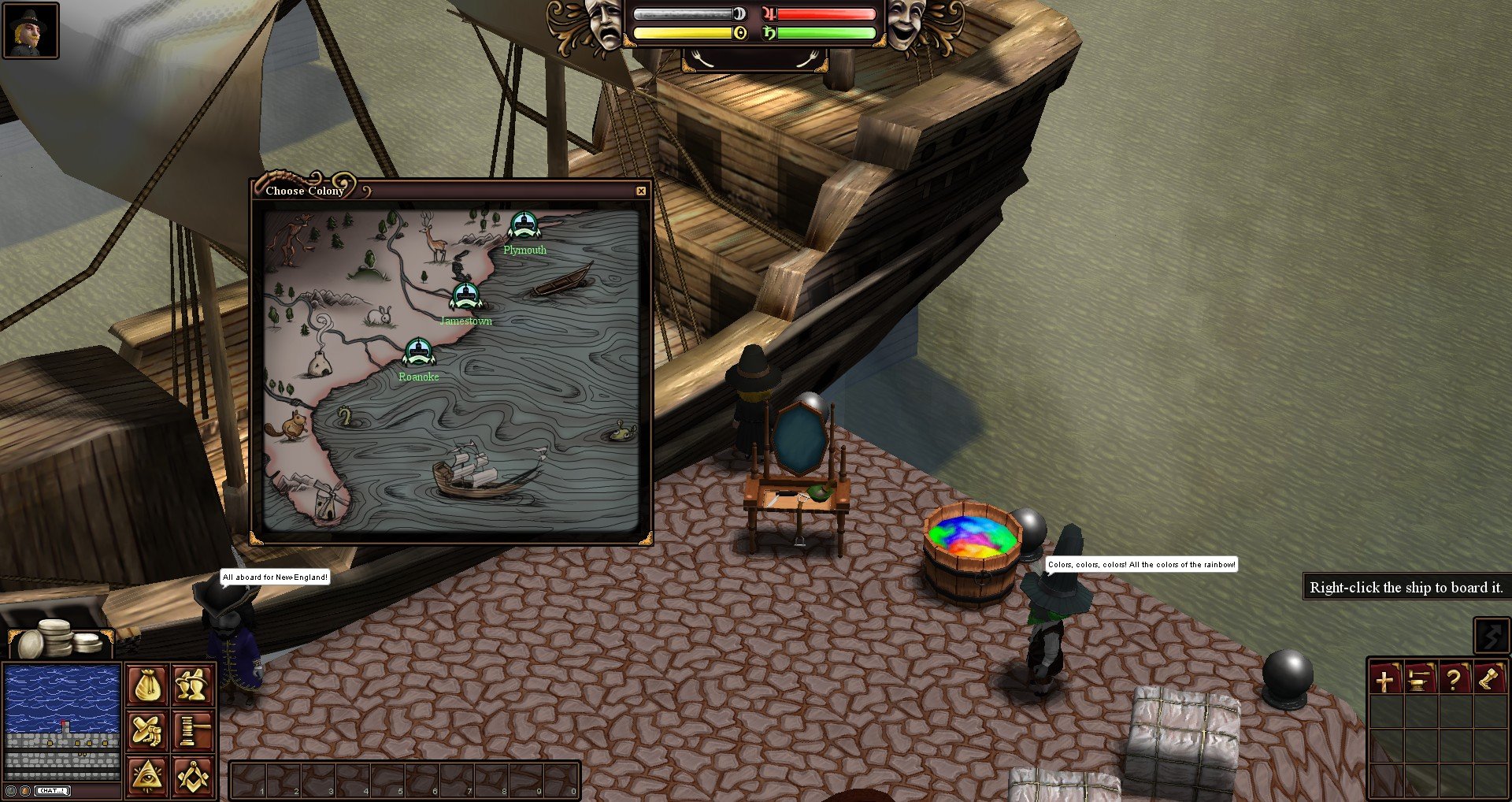Open the all-seeing eye icon
Viewport: 1512px width, 802px height.
147,775
